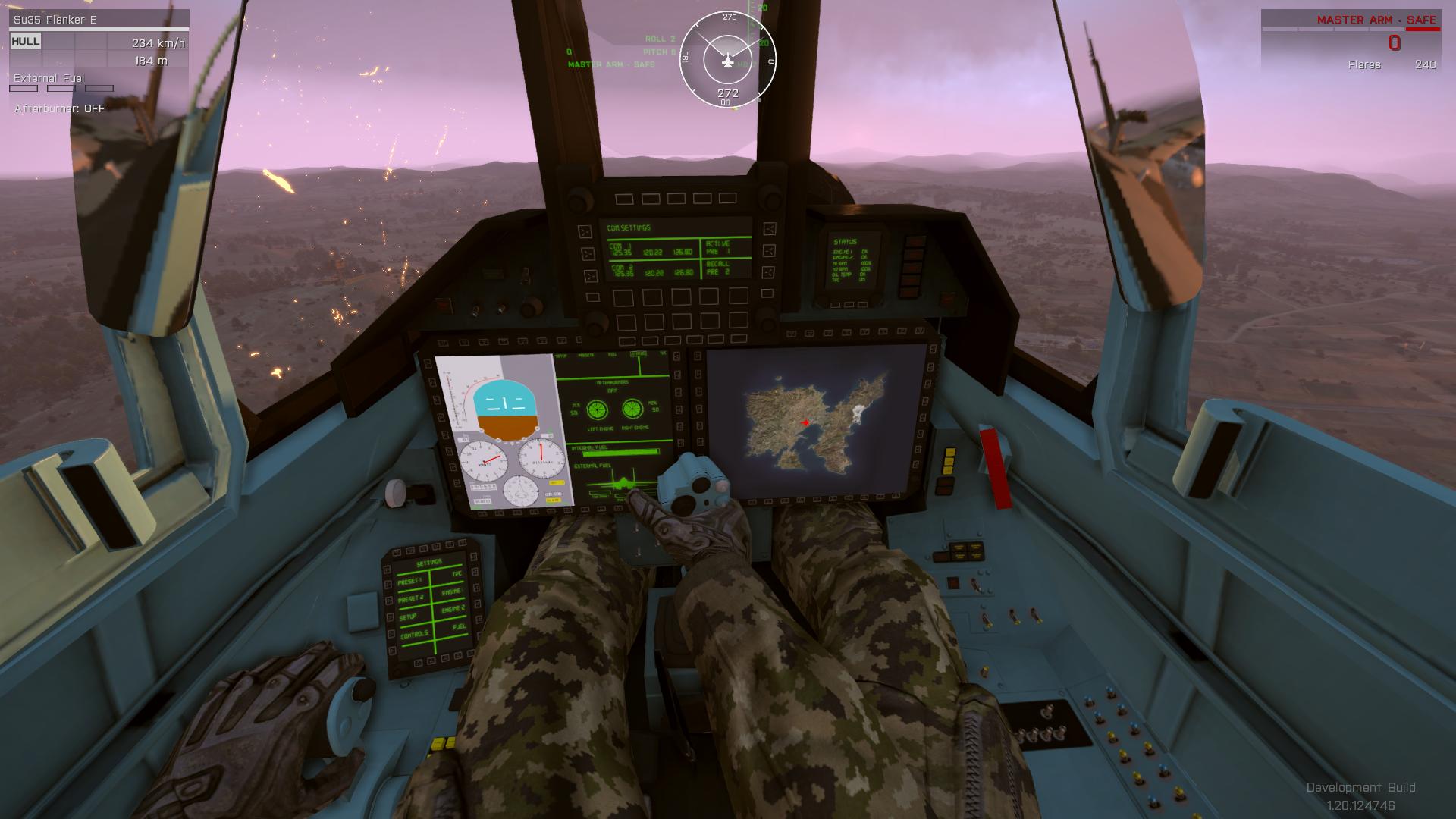Choose ENGINE 2 on the settings display
The width and height of the screenshot is (1456, 819).
point(453,609)
